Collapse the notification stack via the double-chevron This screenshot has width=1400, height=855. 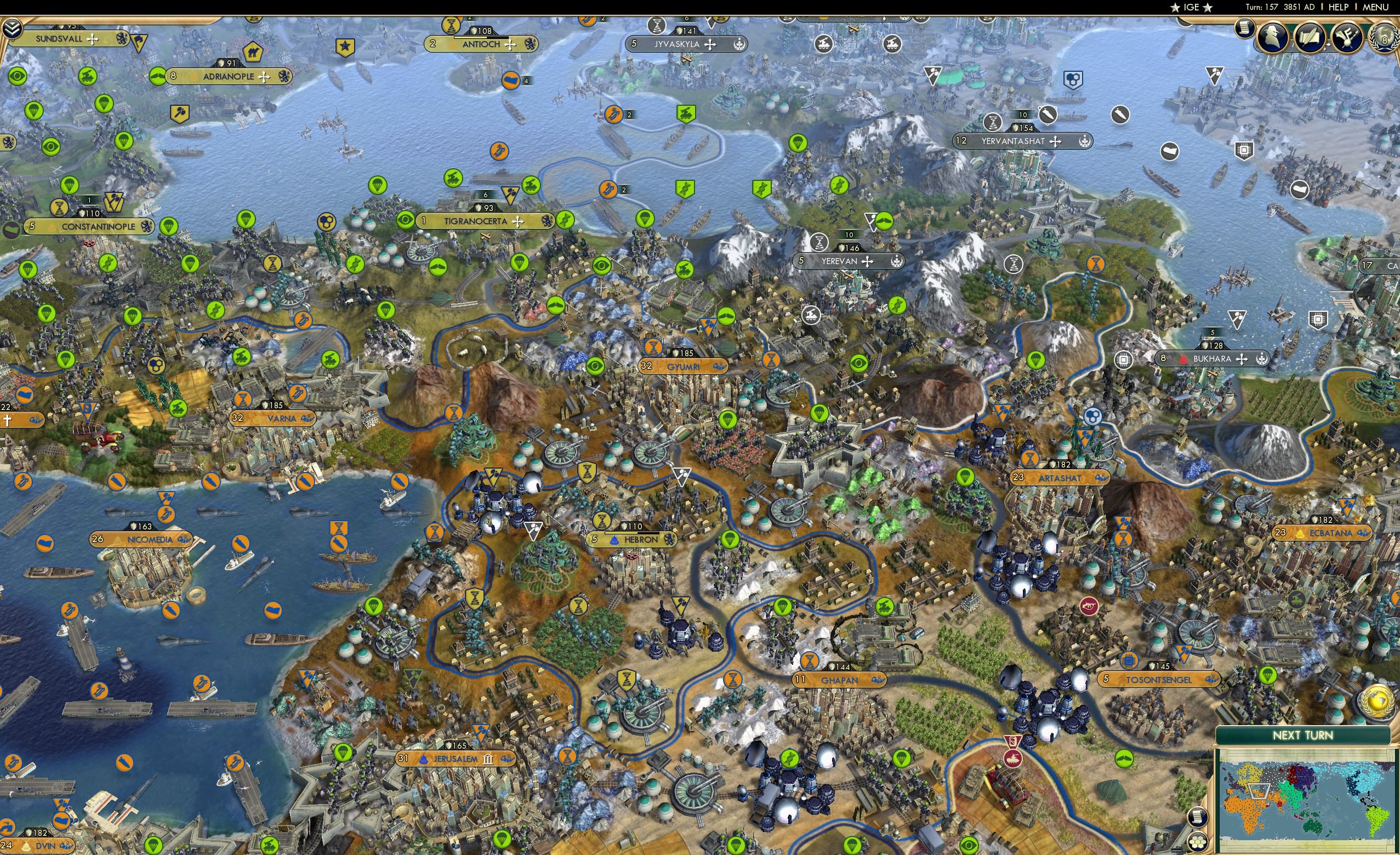(x=12, y=27)
